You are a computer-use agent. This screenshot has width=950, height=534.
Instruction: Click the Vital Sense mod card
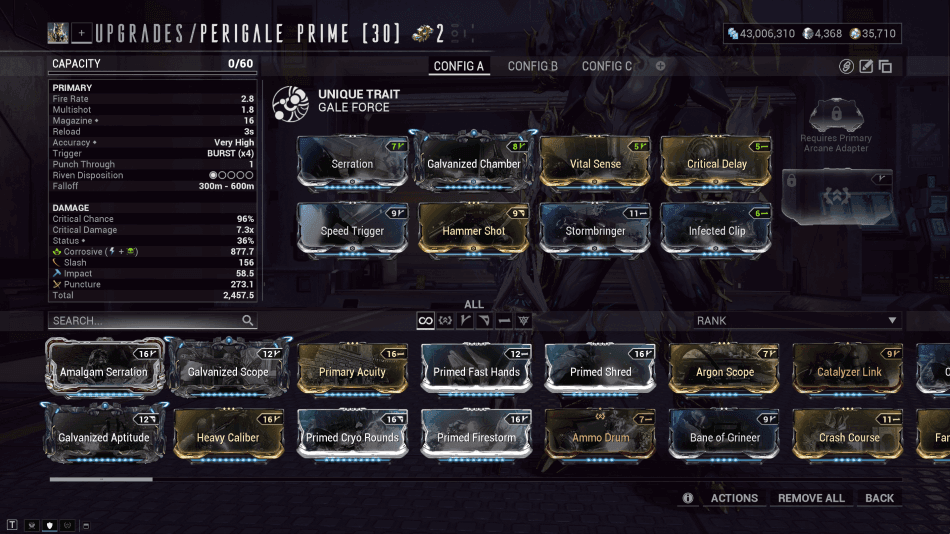point(596,163)
